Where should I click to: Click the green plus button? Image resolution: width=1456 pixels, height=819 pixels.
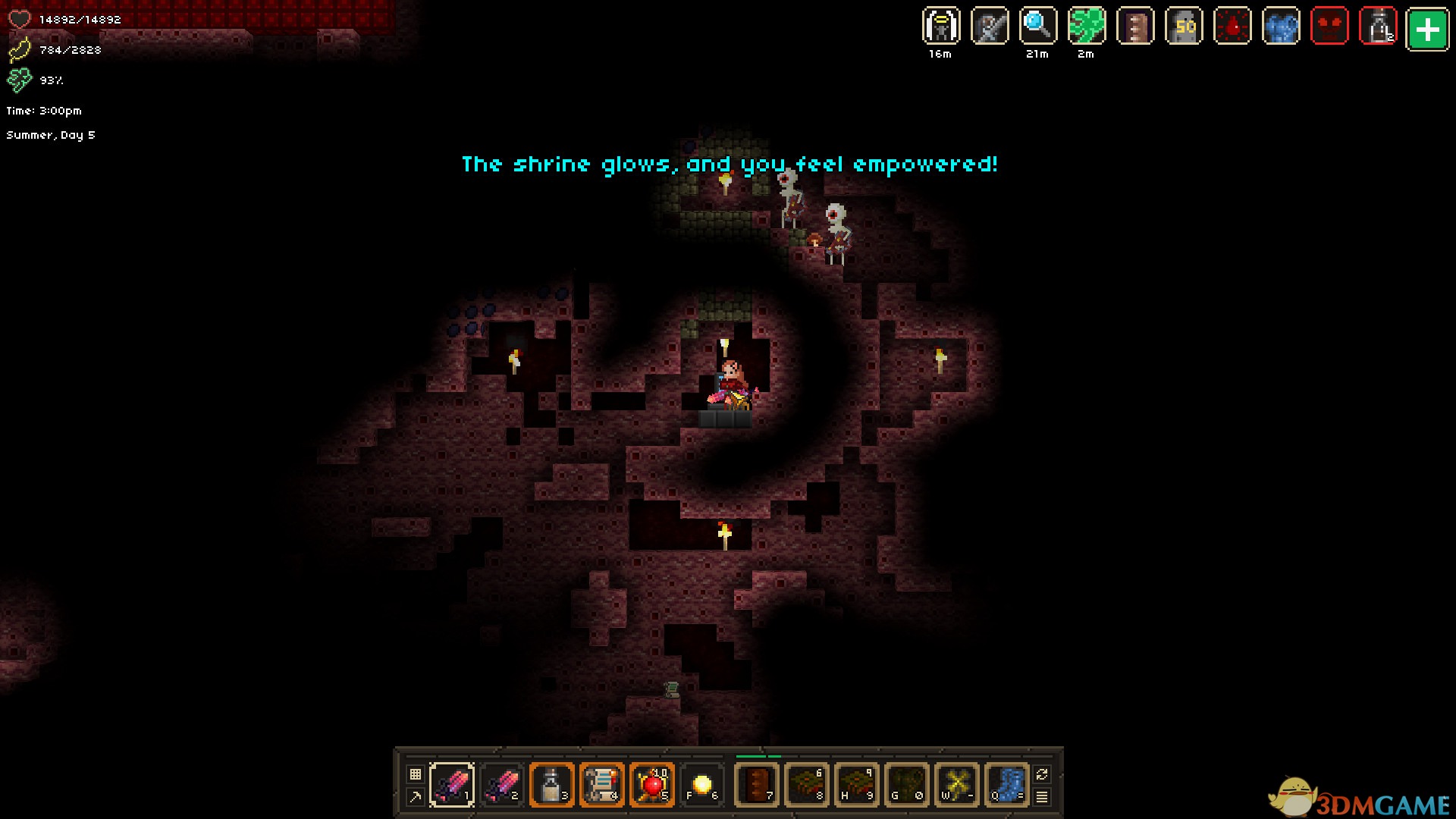pos(1427,29)
